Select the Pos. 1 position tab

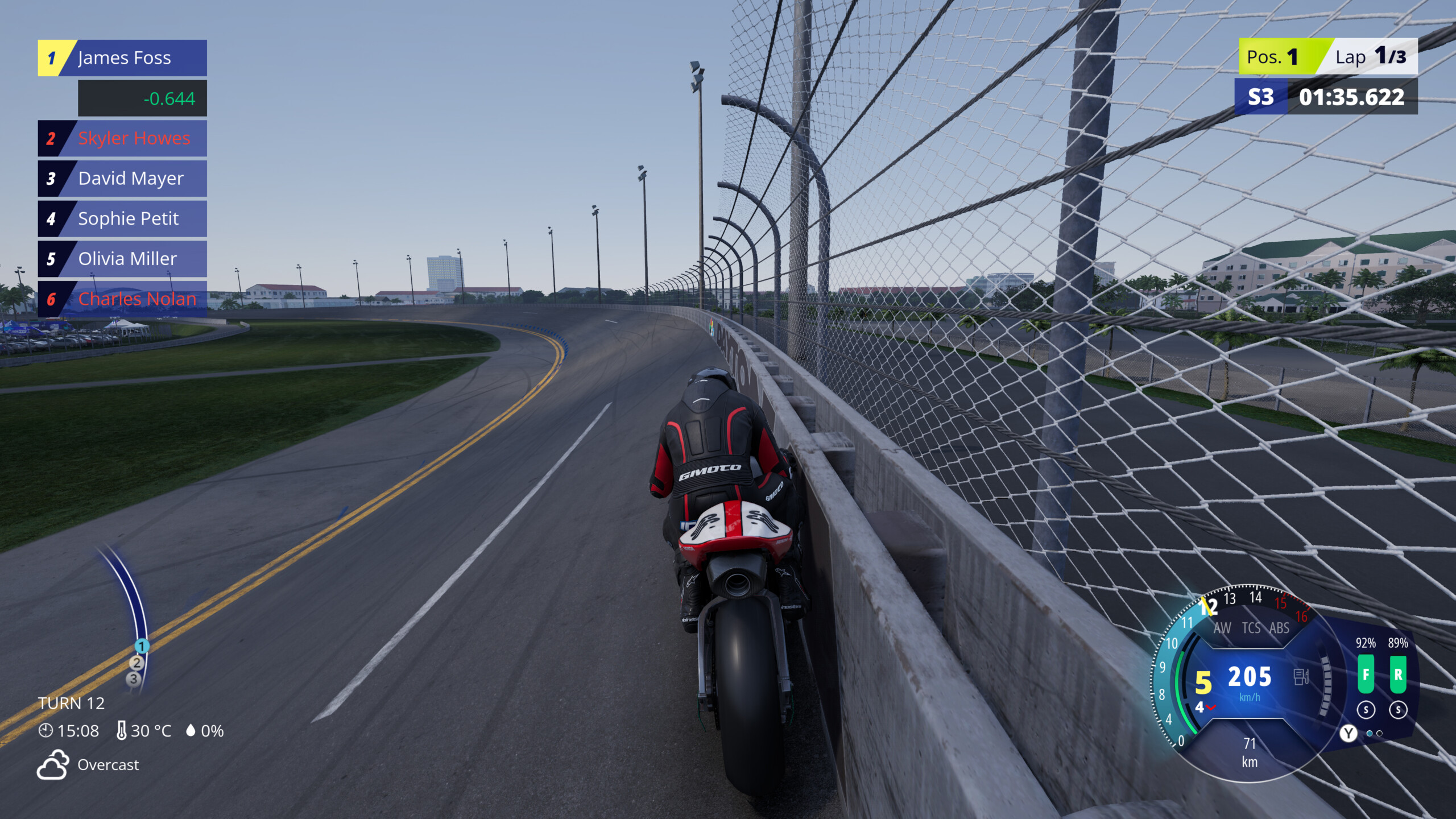(1273, 56)
